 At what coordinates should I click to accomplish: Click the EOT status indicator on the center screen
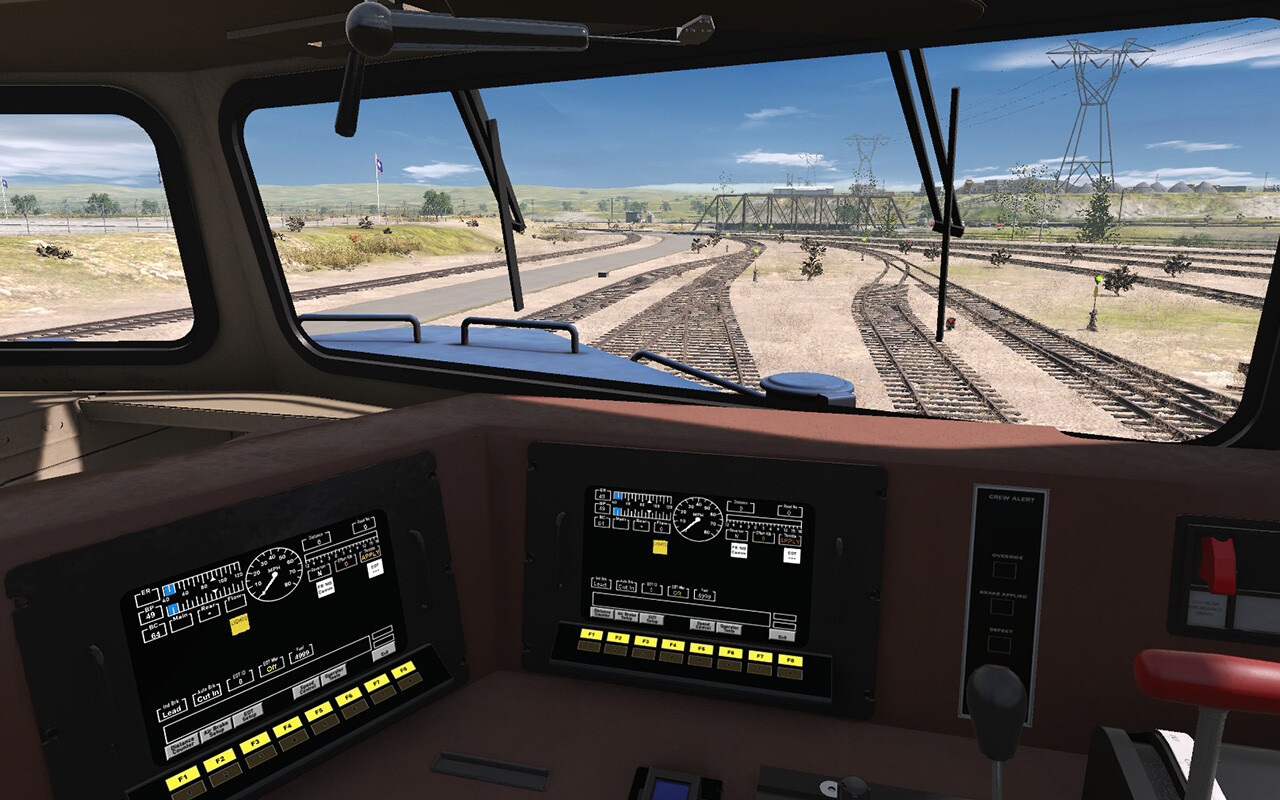791,556
